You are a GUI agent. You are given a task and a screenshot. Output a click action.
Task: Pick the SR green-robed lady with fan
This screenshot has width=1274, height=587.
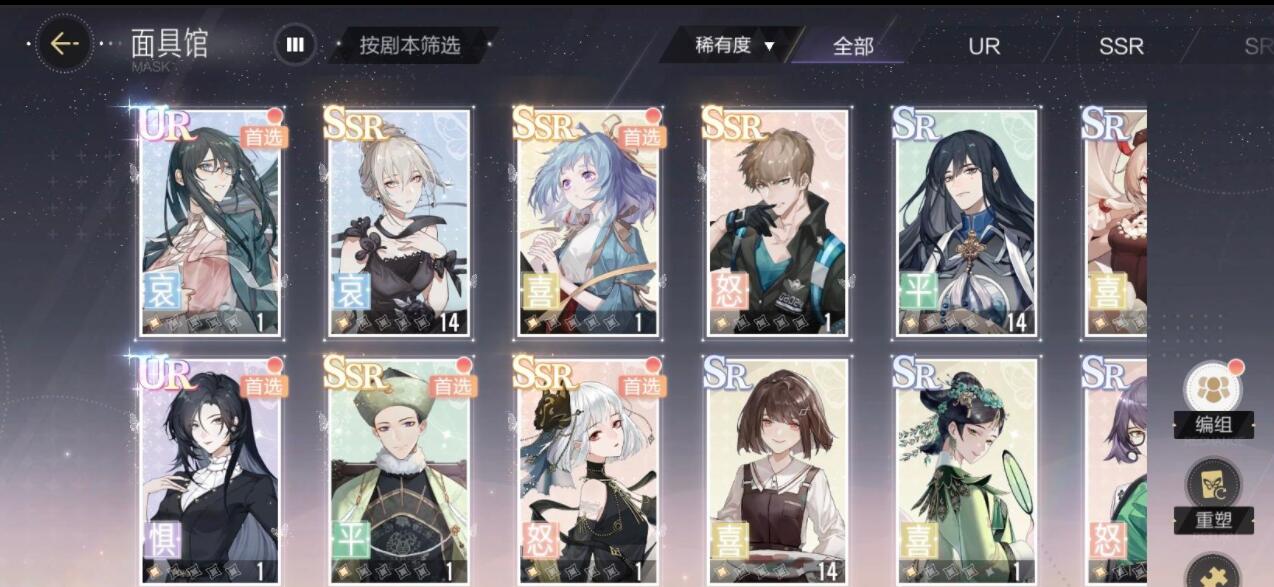click(x=966, y=470)
